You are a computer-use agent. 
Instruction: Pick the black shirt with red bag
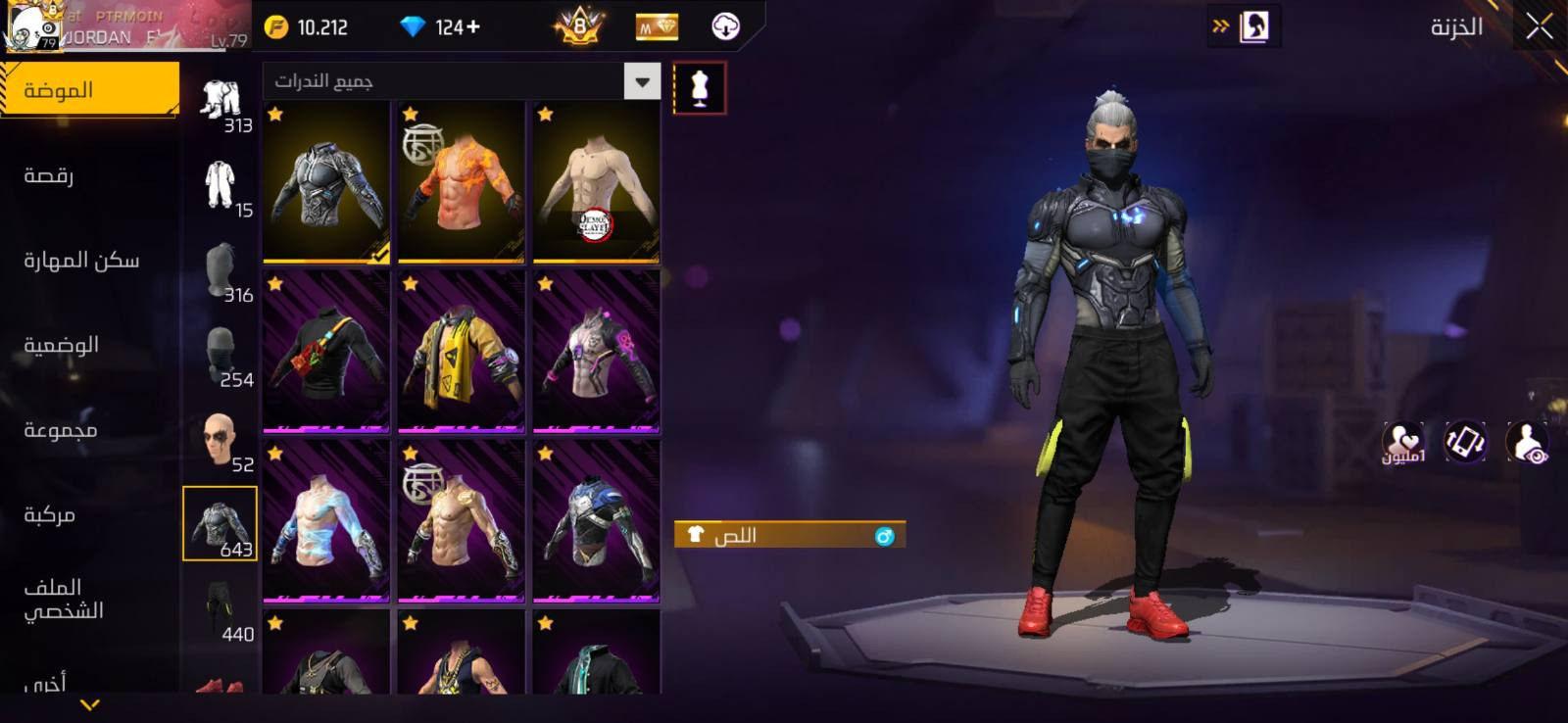click(326, 353)
